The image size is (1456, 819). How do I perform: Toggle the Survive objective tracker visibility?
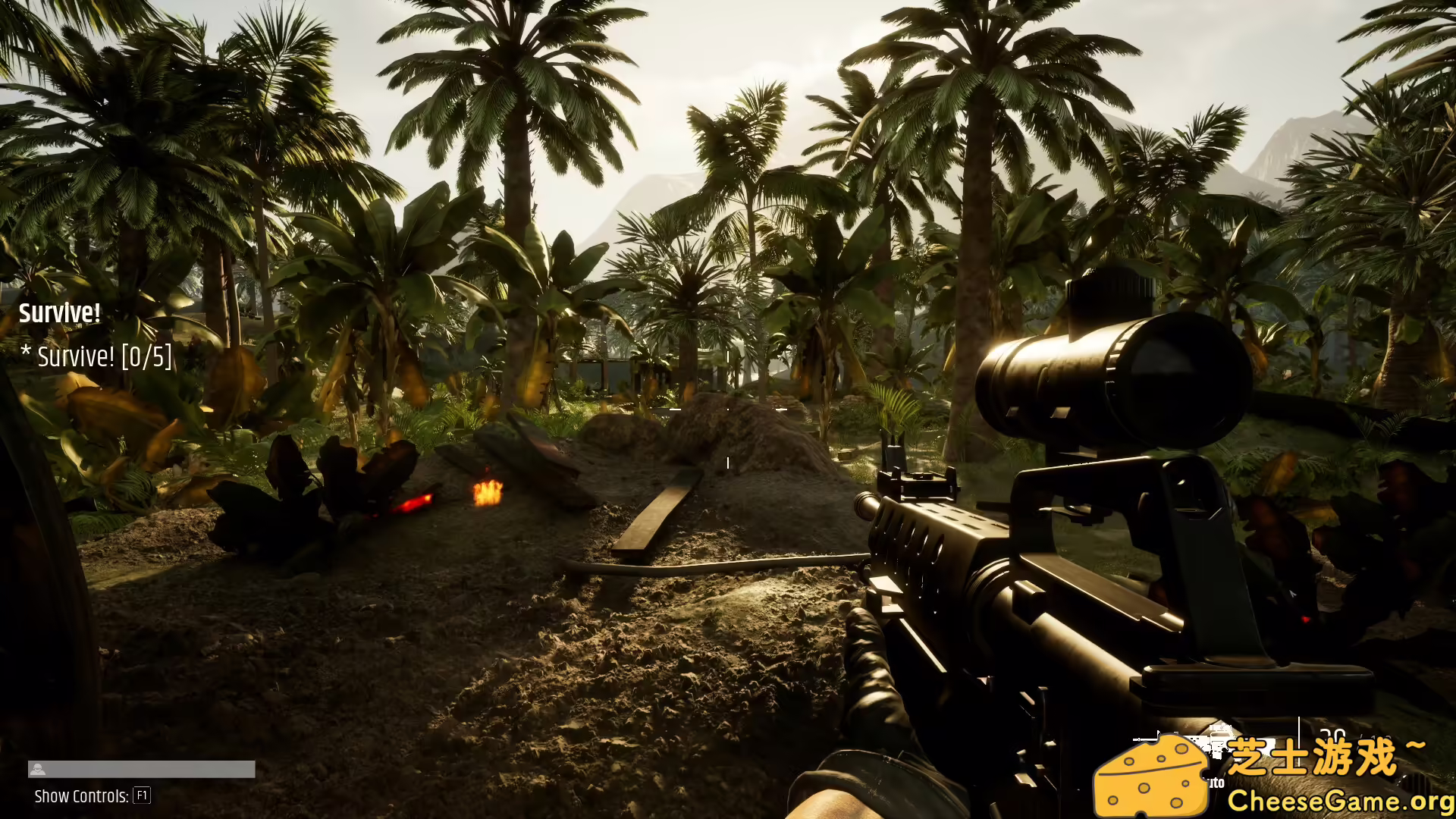click(x=59, y=314)
